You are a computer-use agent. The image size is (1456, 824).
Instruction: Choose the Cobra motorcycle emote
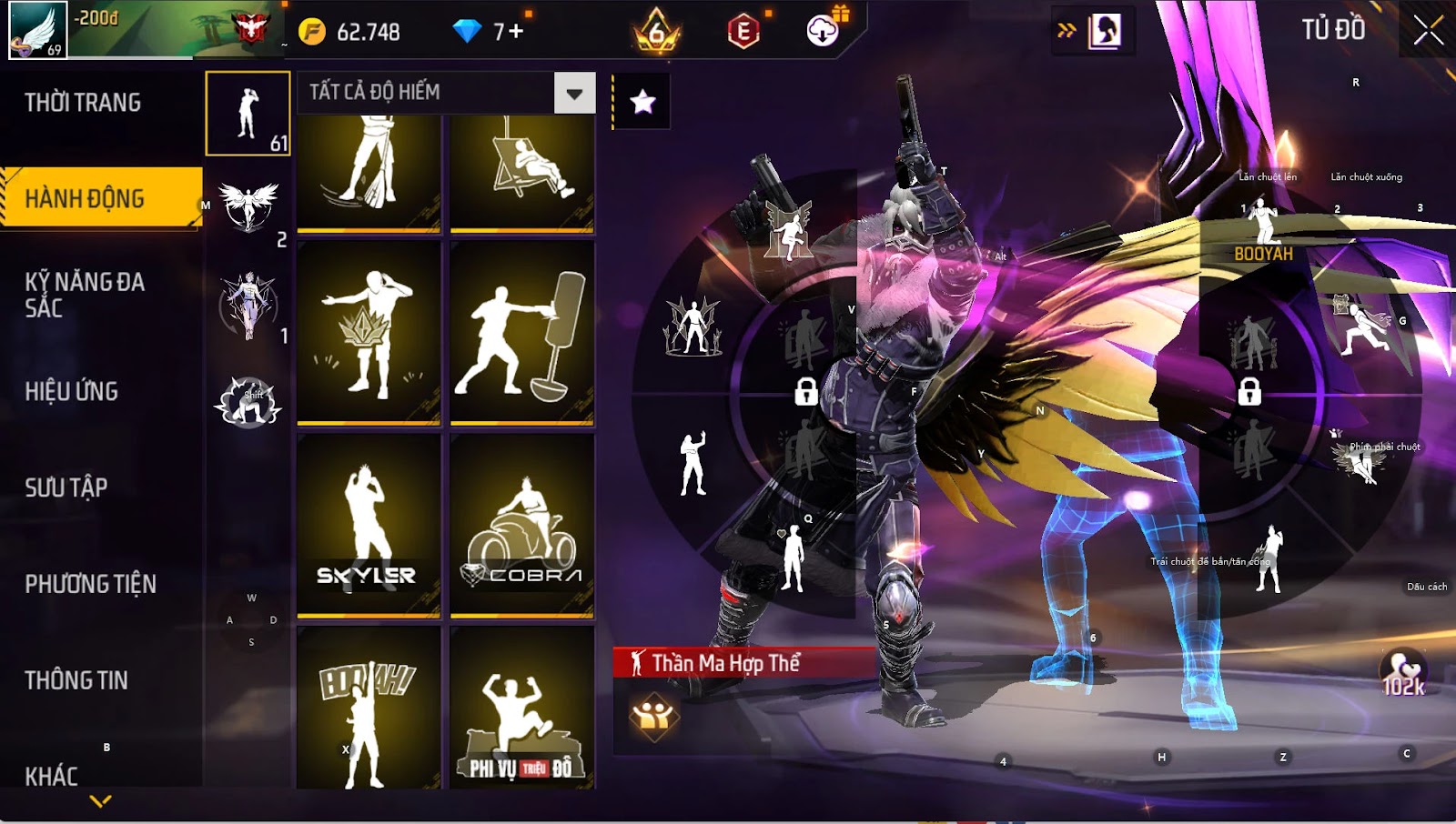tap(522, 525)
